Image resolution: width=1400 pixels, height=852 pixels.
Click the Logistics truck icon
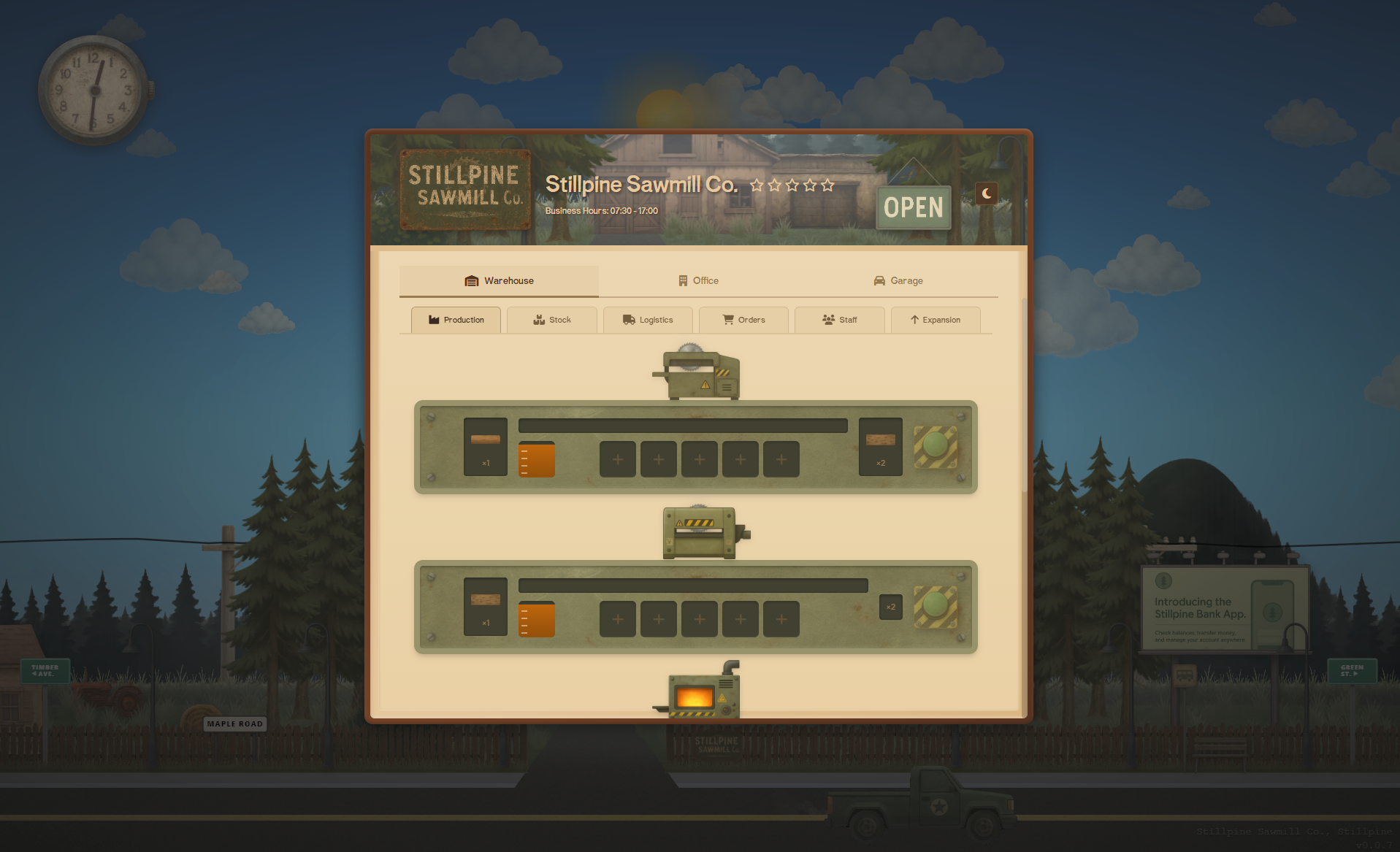tap(629, 320)
